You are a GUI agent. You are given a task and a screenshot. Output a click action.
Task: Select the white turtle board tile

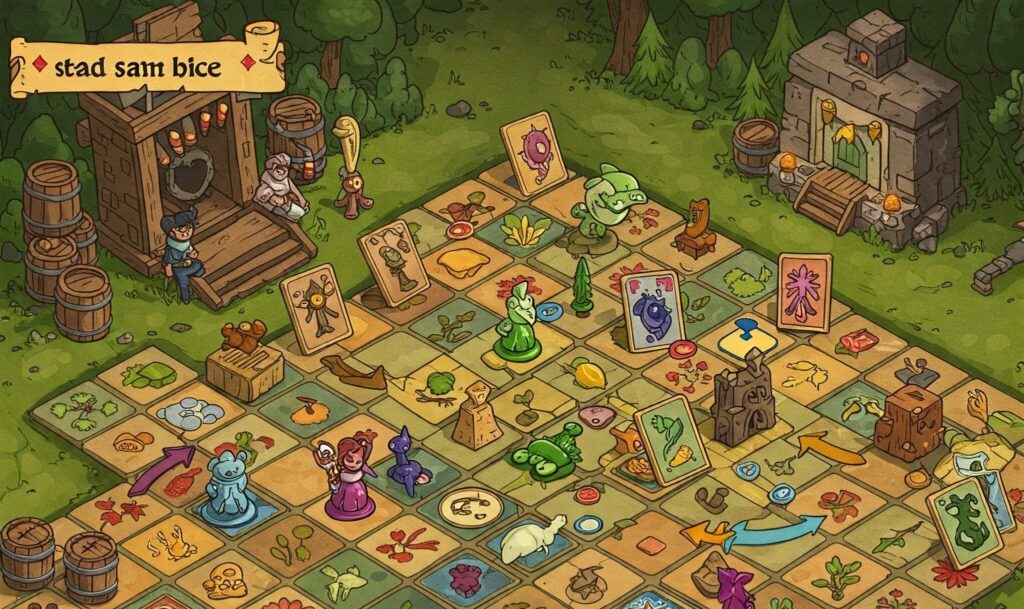pos(531,541)
